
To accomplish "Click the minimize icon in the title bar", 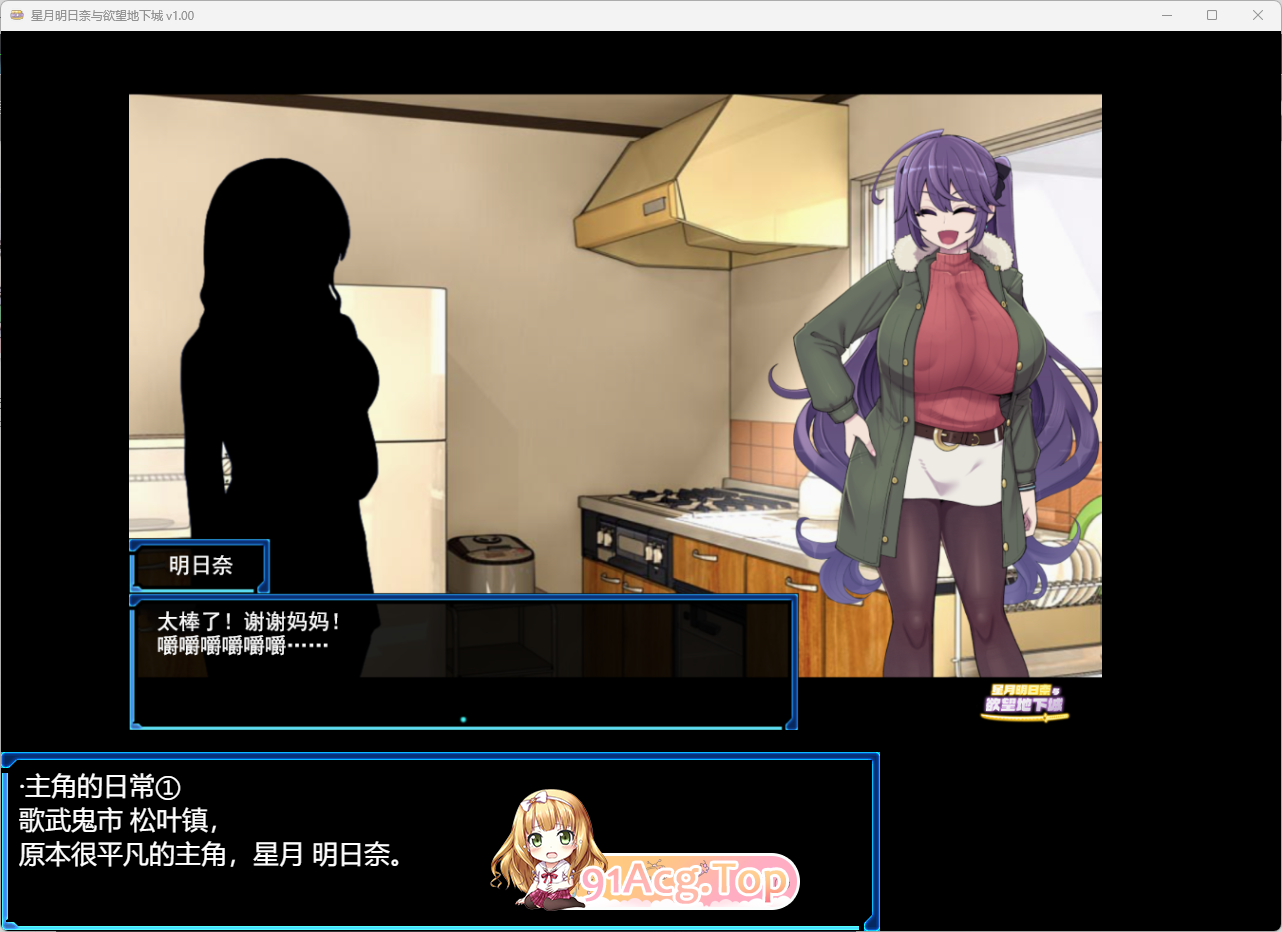I will click(x=1166, y=15).
